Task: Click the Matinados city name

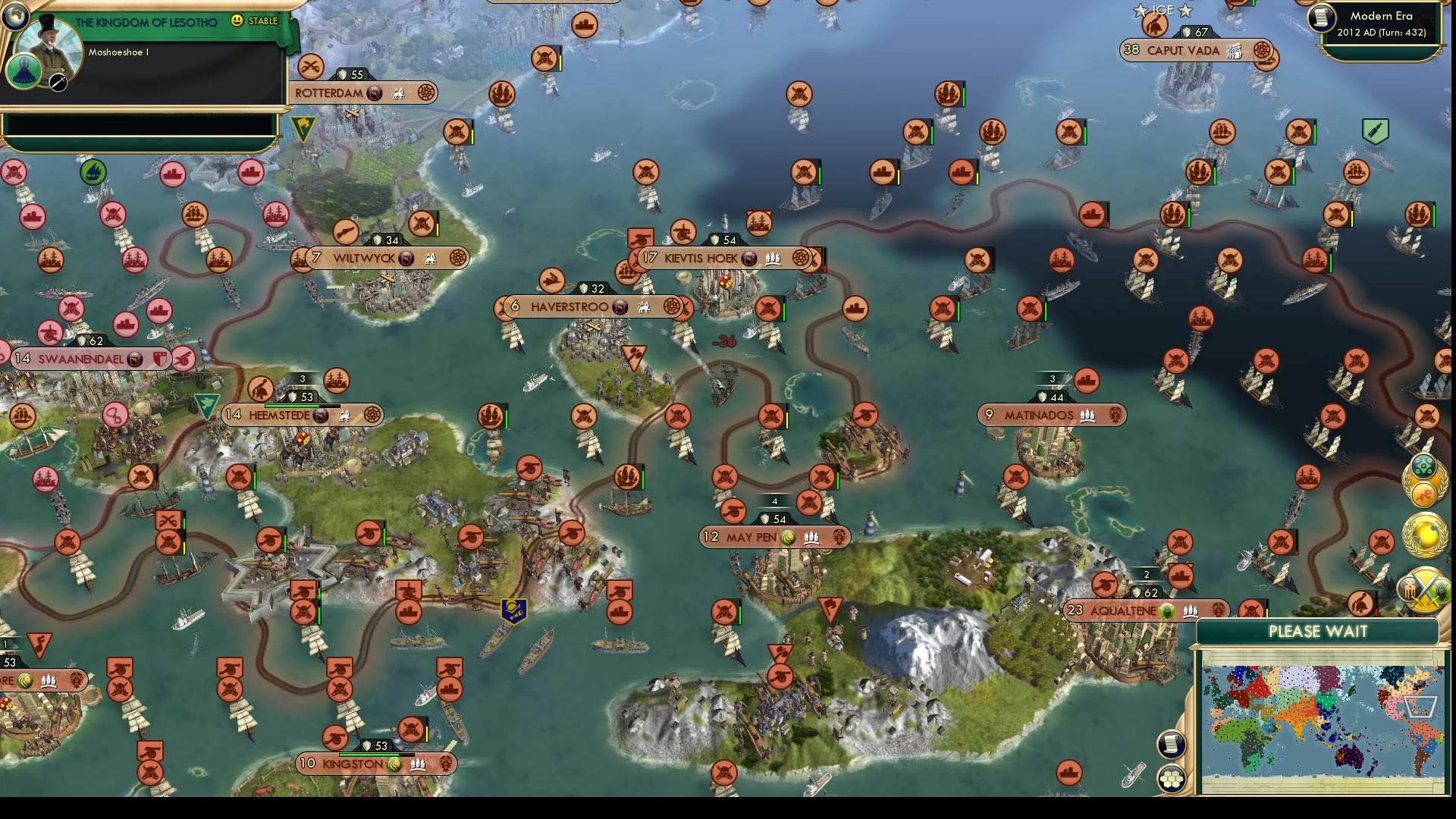Action: click(x=1039, y=415)
